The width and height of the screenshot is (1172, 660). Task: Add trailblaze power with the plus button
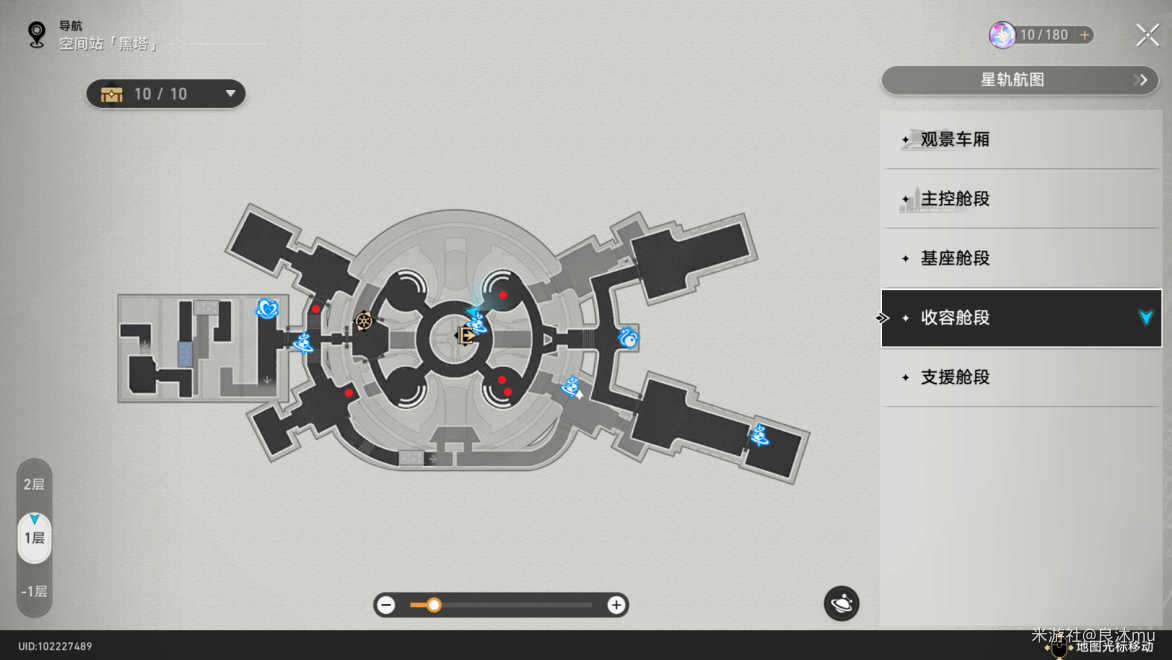click(x=1085, y=35)
